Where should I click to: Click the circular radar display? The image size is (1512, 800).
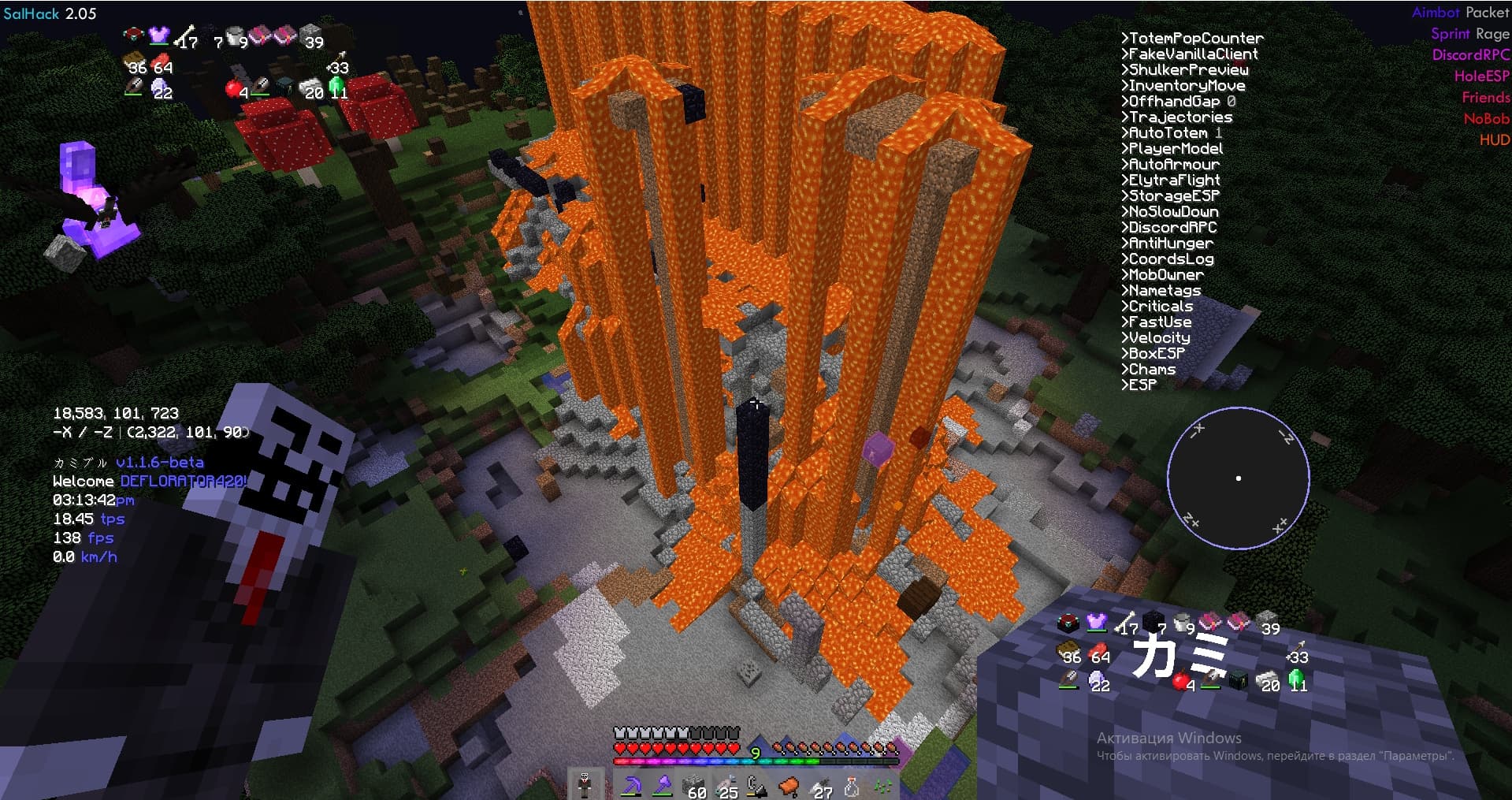(x=1238, y=478)
